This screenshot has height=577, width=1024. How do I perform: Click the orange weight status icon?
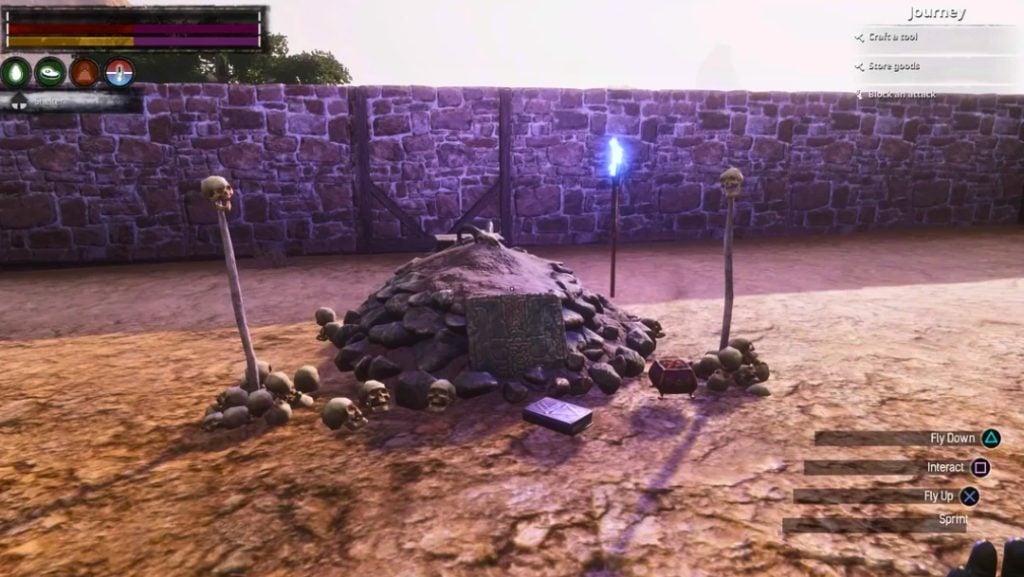coord(85,72)
